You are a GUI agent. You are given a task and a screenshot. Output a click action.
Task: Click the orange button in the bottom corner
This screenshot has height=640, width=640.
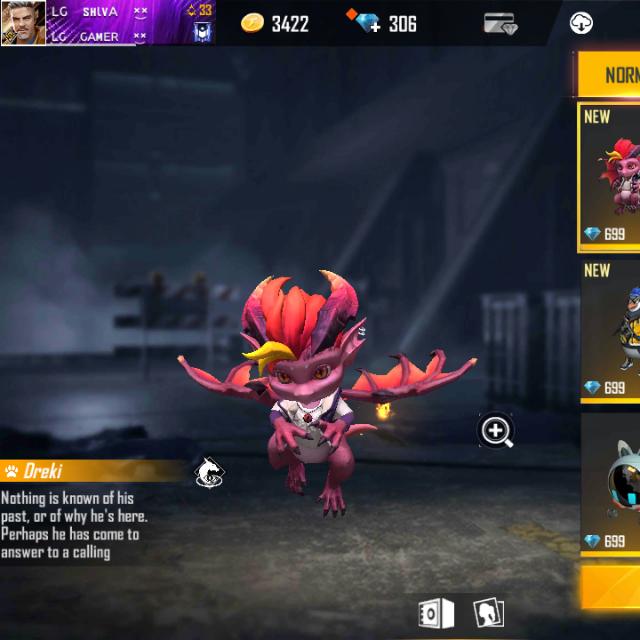(x=610, y=588)
